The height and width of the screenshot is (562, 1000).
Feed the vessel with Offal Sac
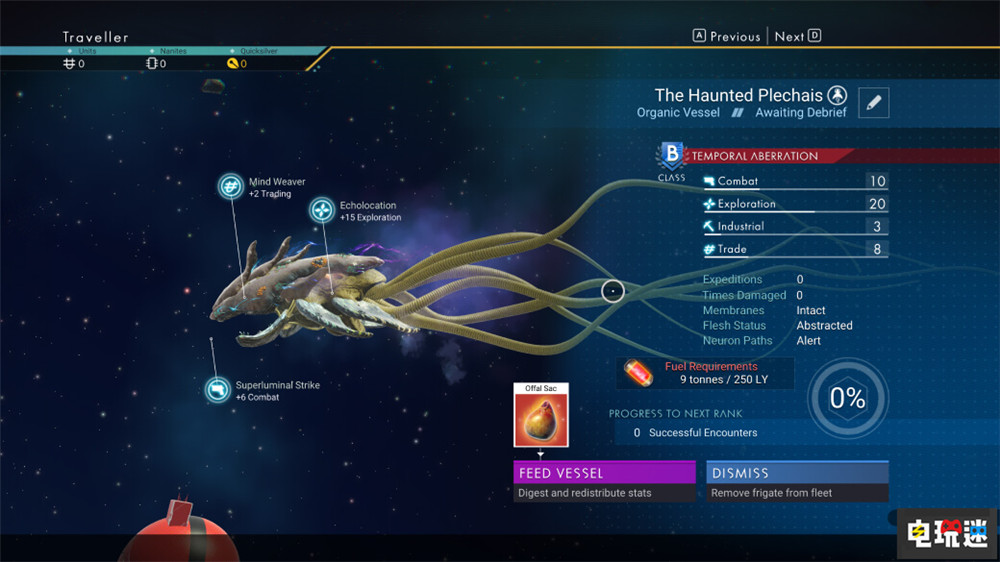click(x=604, y=472)
